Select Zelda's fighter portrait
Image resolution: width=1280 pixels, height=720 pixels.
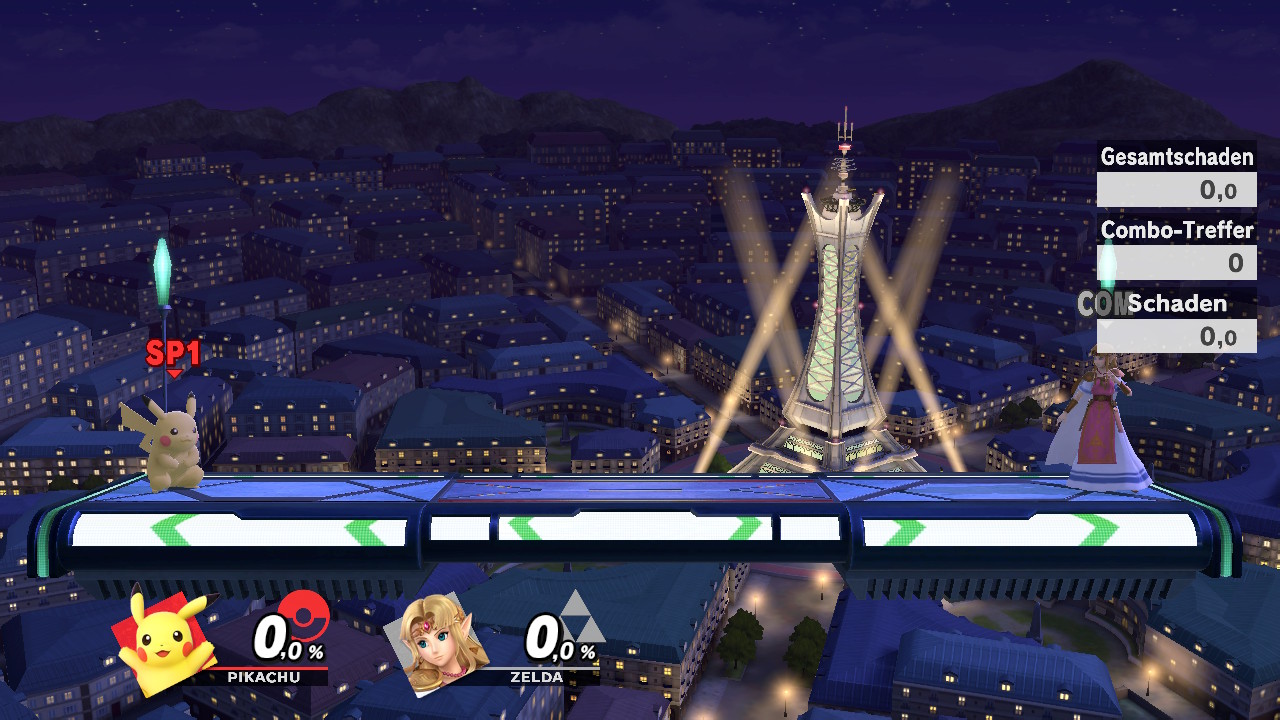pos(437,645)
